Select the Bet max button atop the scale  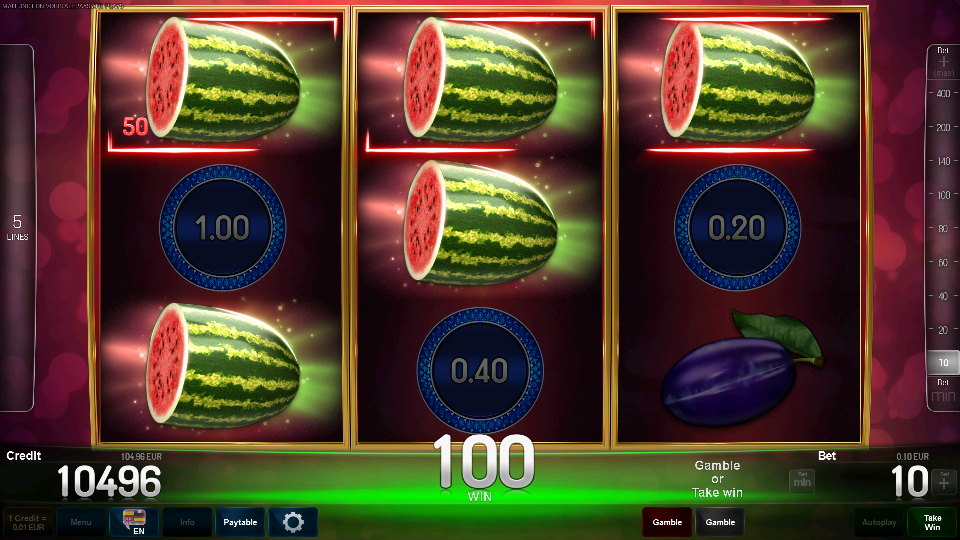[x=941, y=61]
